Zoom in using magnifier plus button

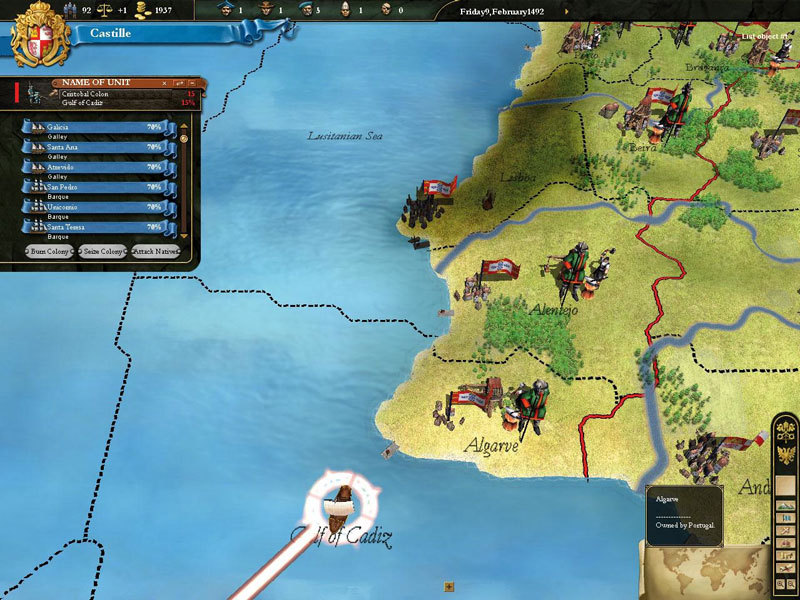[x=780, y=582]
